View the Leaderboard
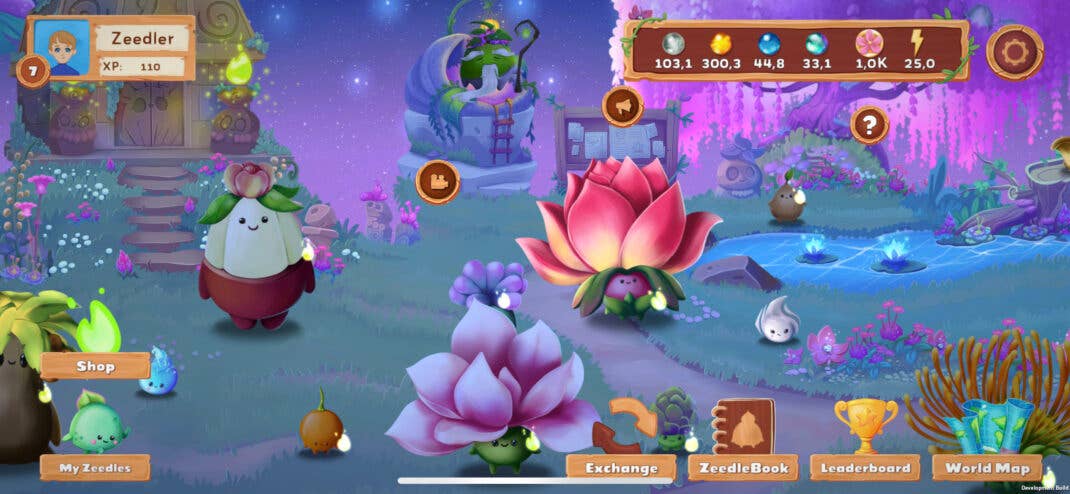Viewport: 1070px width, 494px height. [x=865, y=467]
